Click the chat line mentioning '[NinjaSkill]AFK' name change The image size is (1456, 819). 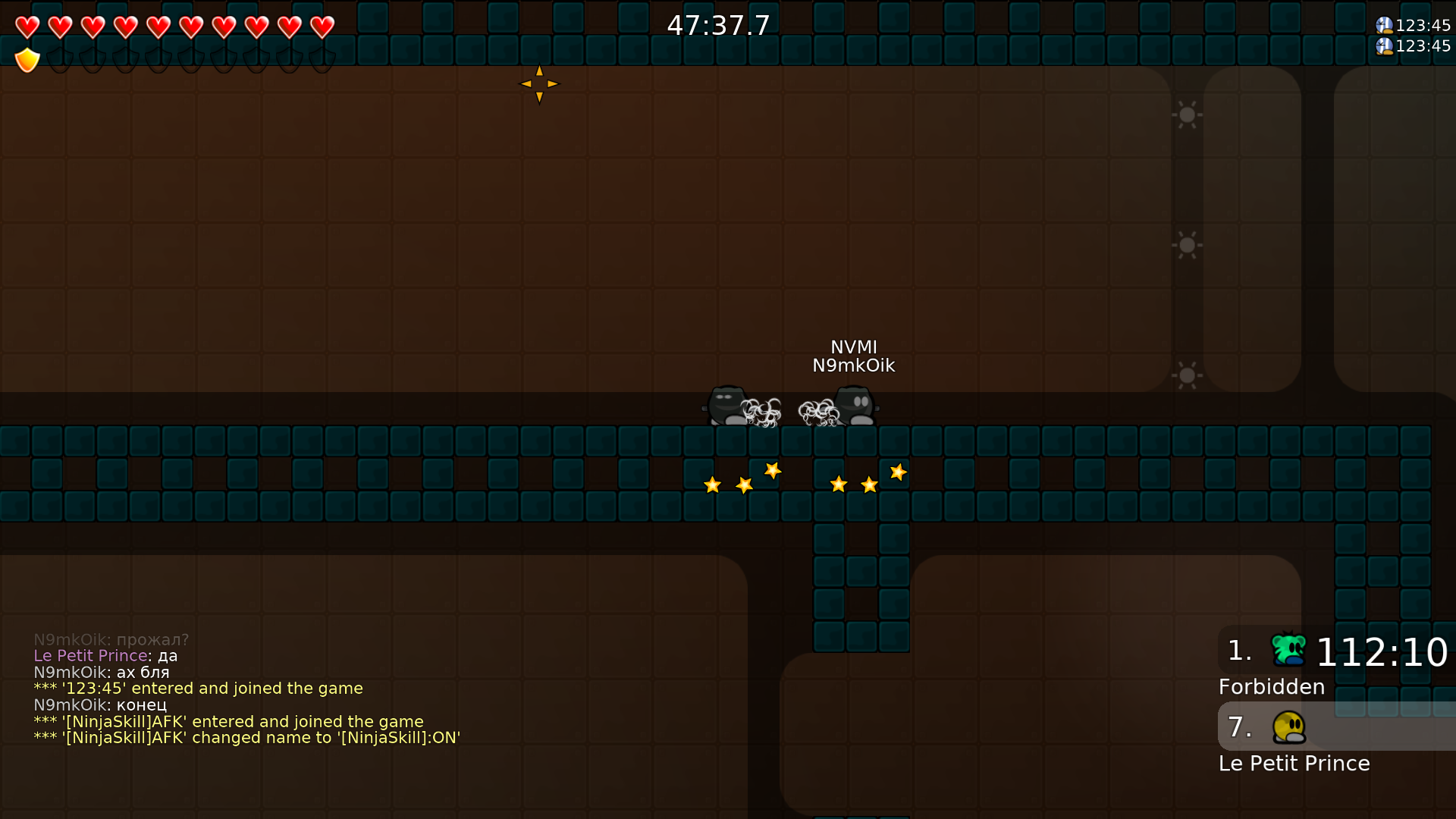[246, 738]
